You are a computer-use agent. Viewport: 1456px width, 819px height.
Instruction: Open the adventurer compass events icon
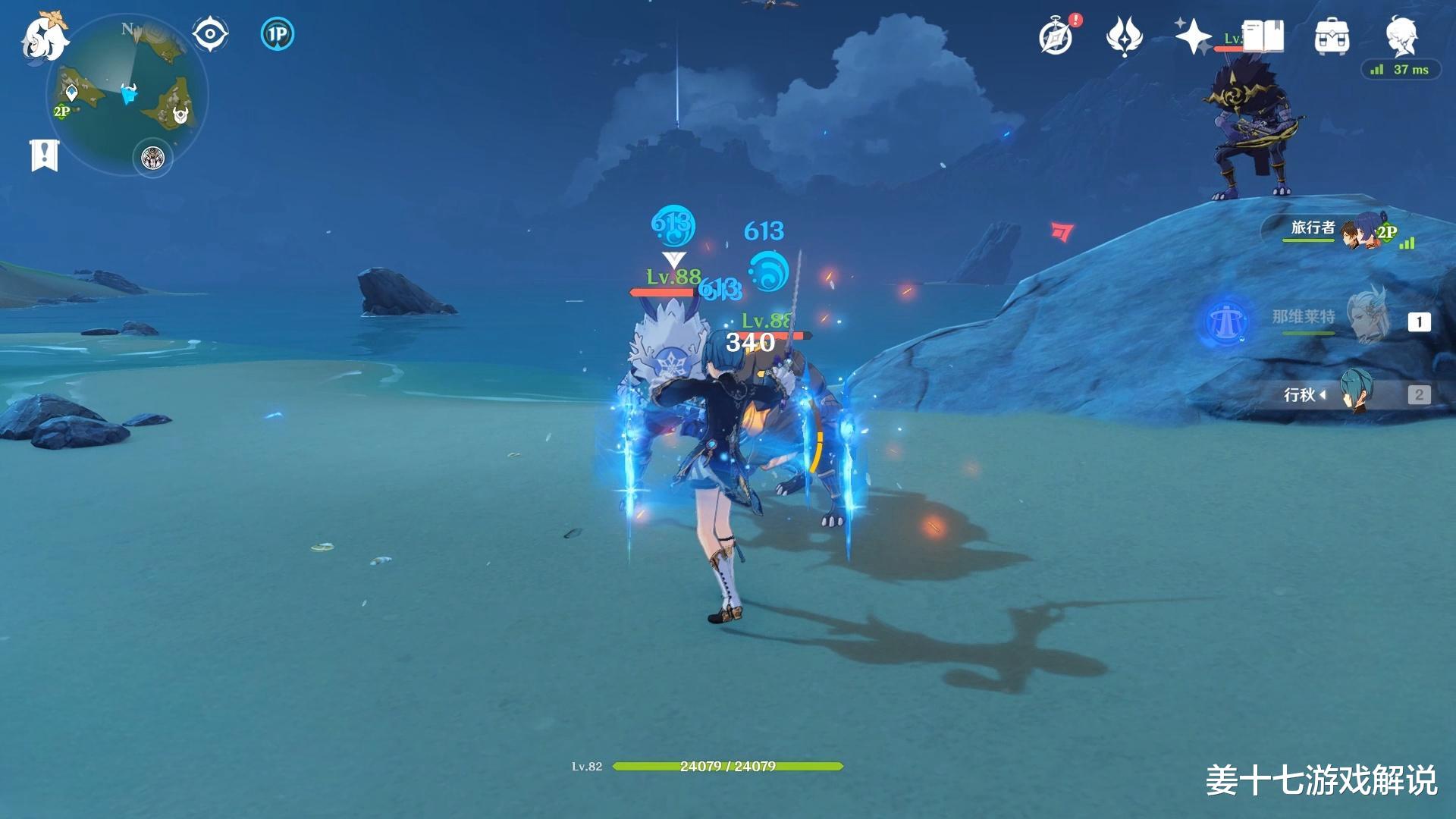click(1056, 36)
